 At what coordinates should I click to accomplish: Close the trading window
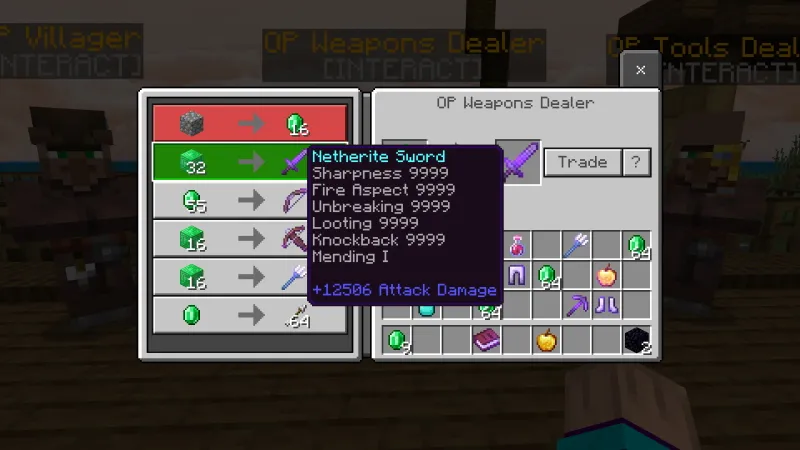(640, 70)
